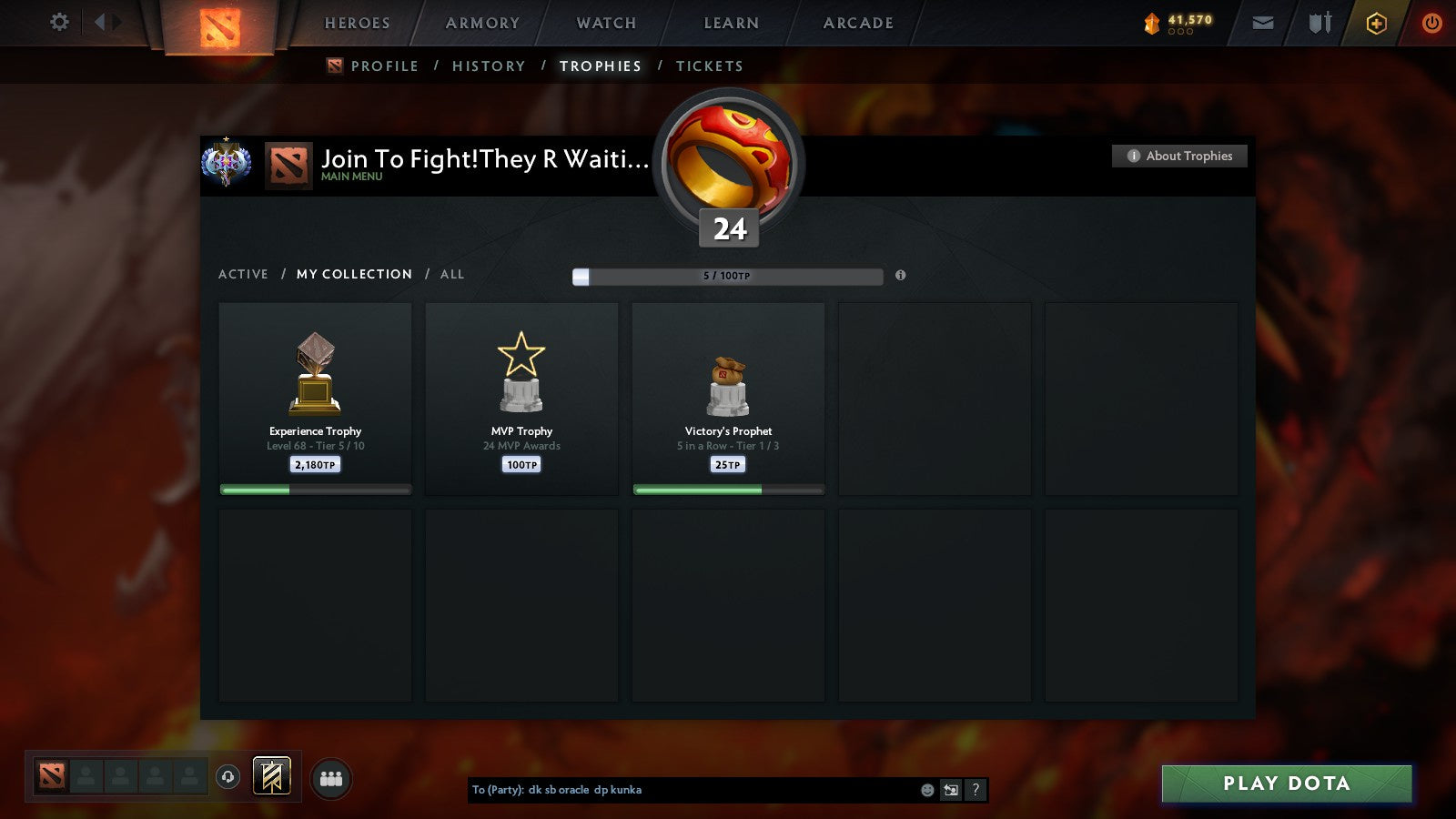Open the notifications mail icon
This screenshot has width=1456, height=819.
1263,23
